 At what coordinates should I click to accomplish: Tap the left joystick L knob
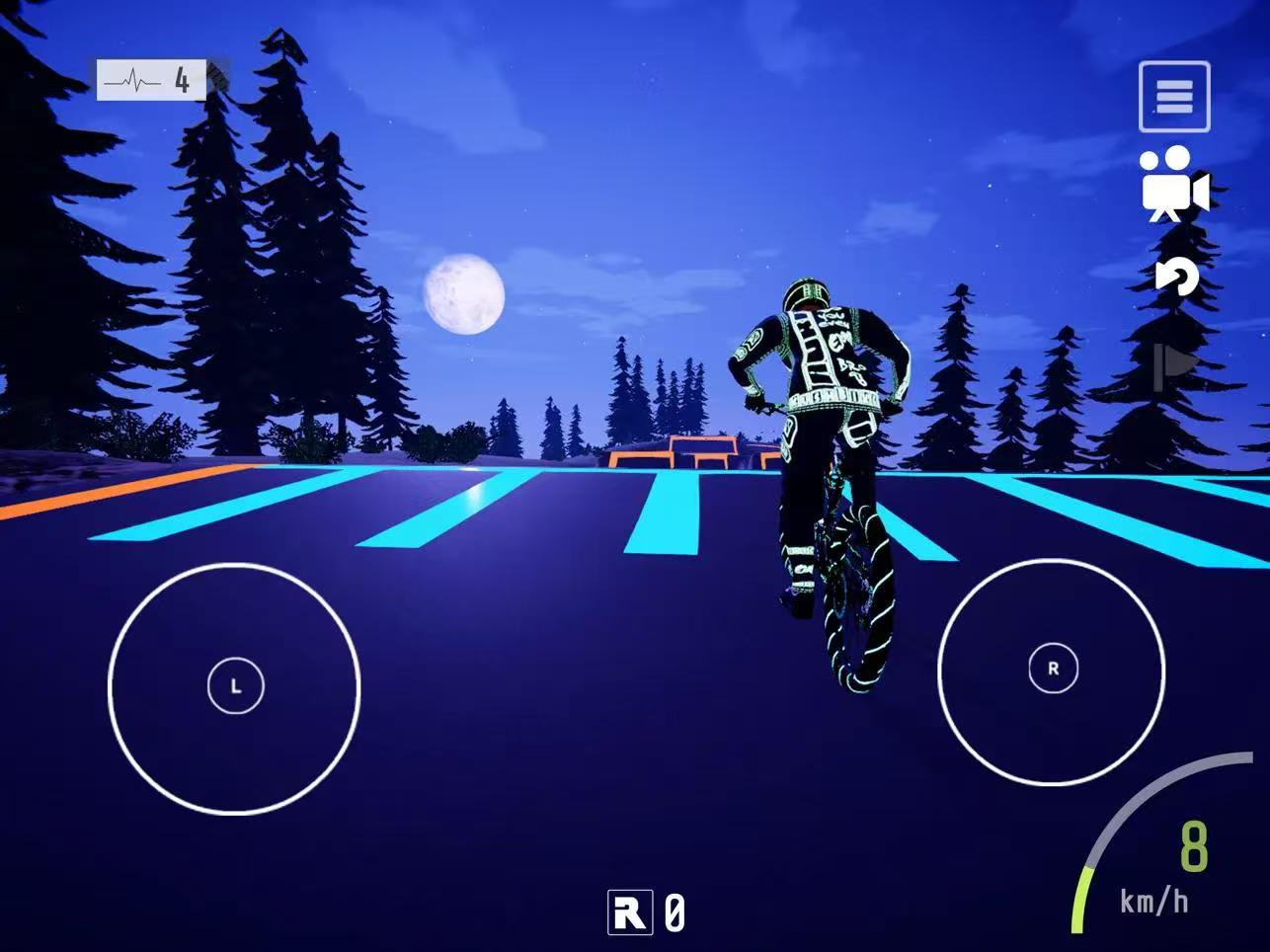(x=236, y=685)
